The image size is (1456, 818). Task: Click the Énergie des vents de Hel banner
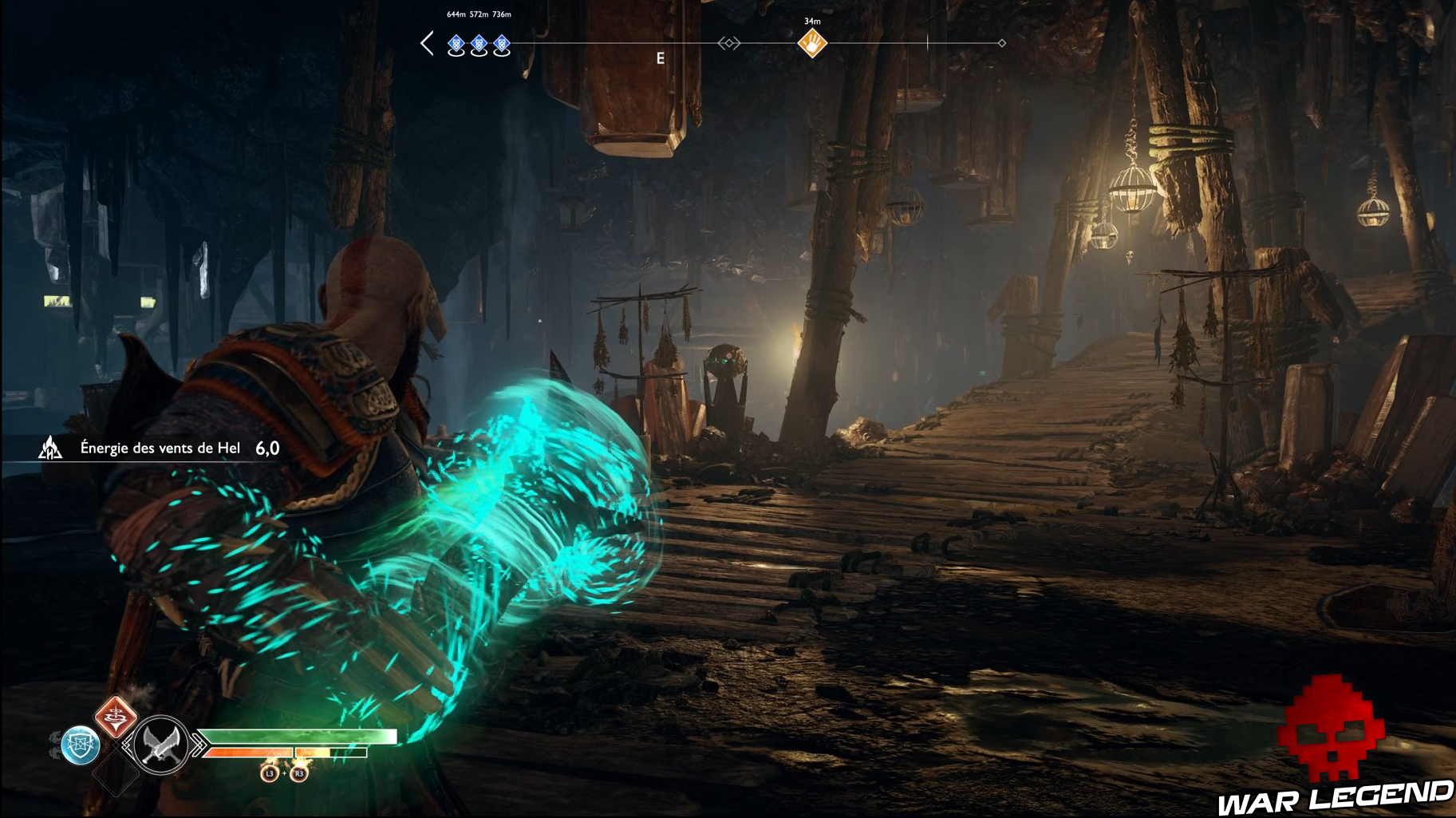[x=160, y=449]
